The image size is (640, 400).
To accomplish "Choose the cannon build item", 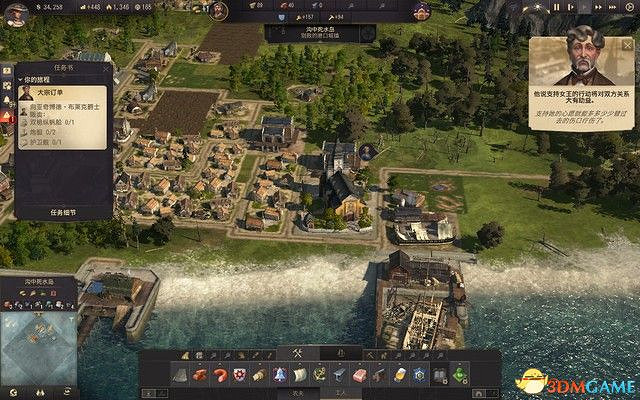I will (x=379, y=374).
